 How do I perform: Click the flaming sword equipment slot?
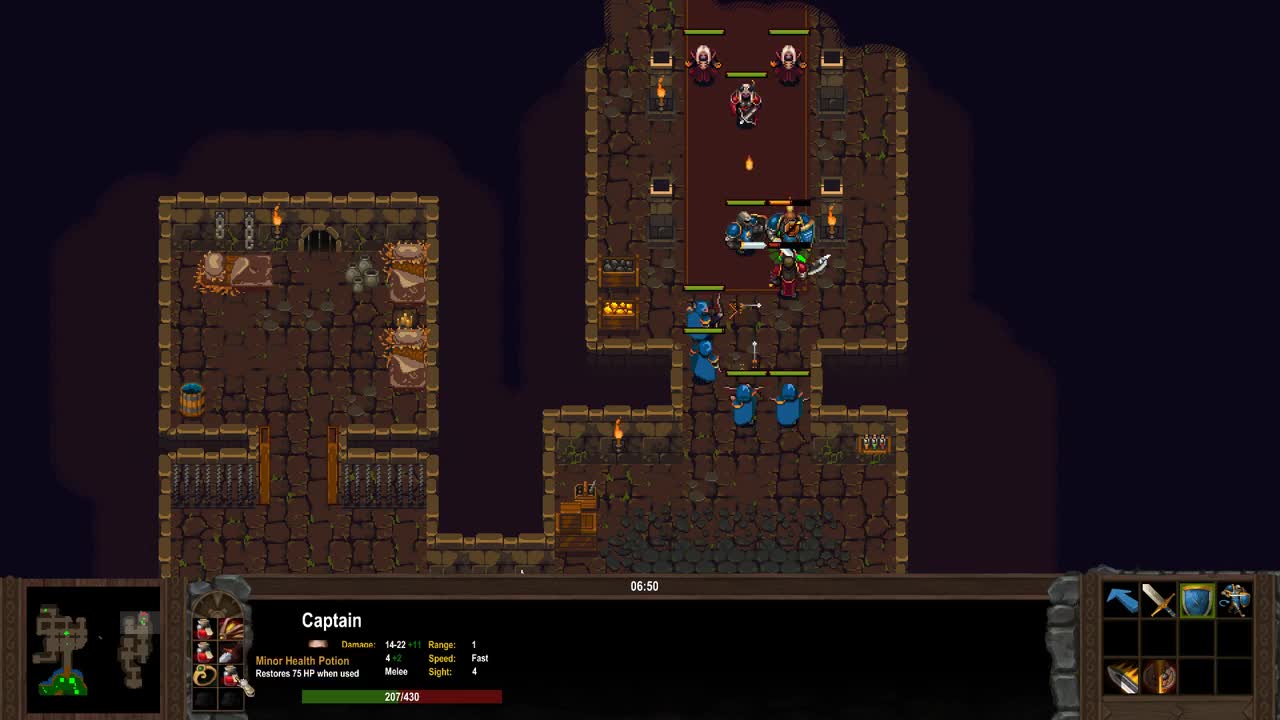1122,678
